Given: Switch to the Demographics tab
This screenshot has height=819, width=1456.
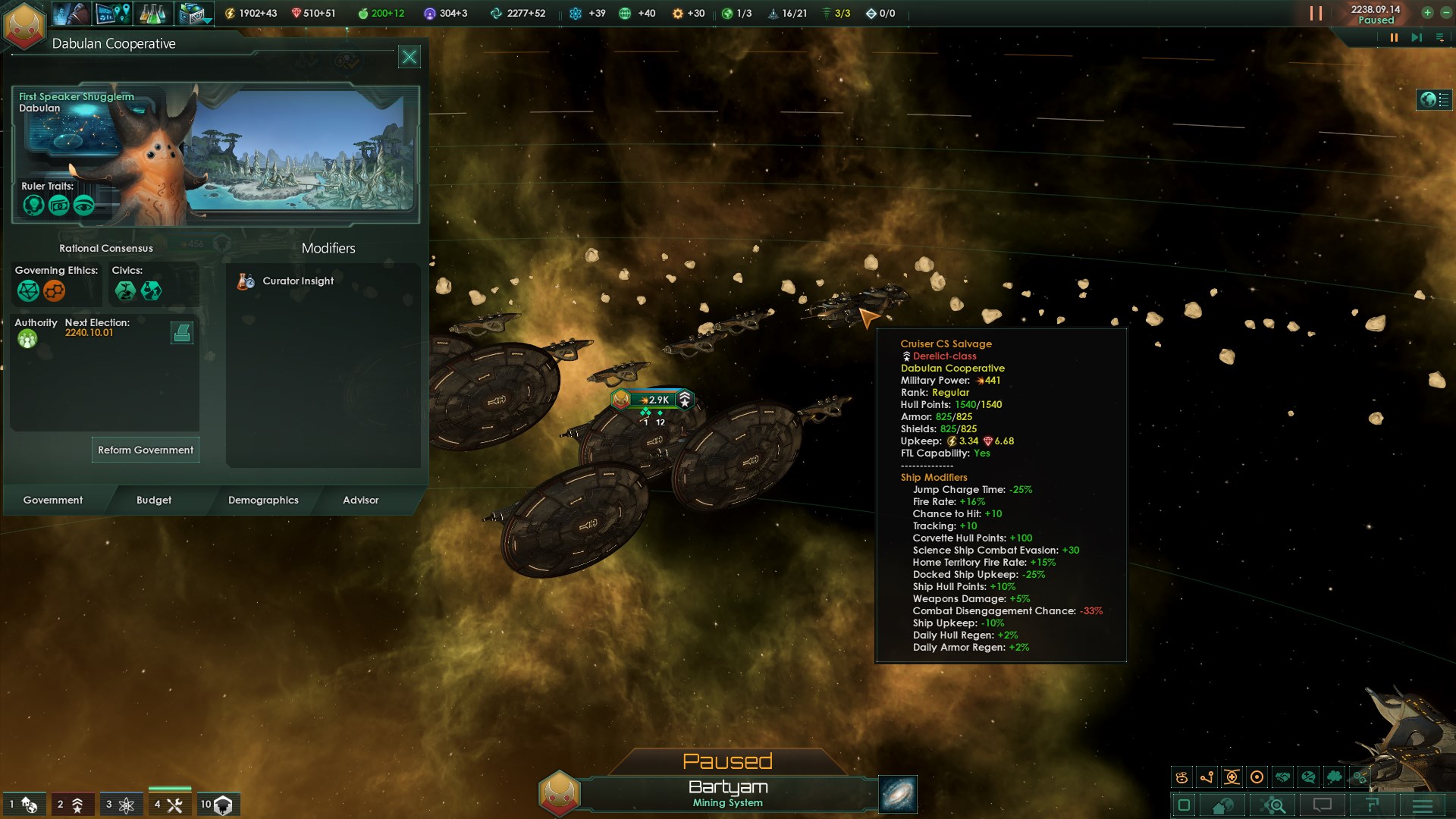Looking at the screenshot, I should [x=263, y=500].
